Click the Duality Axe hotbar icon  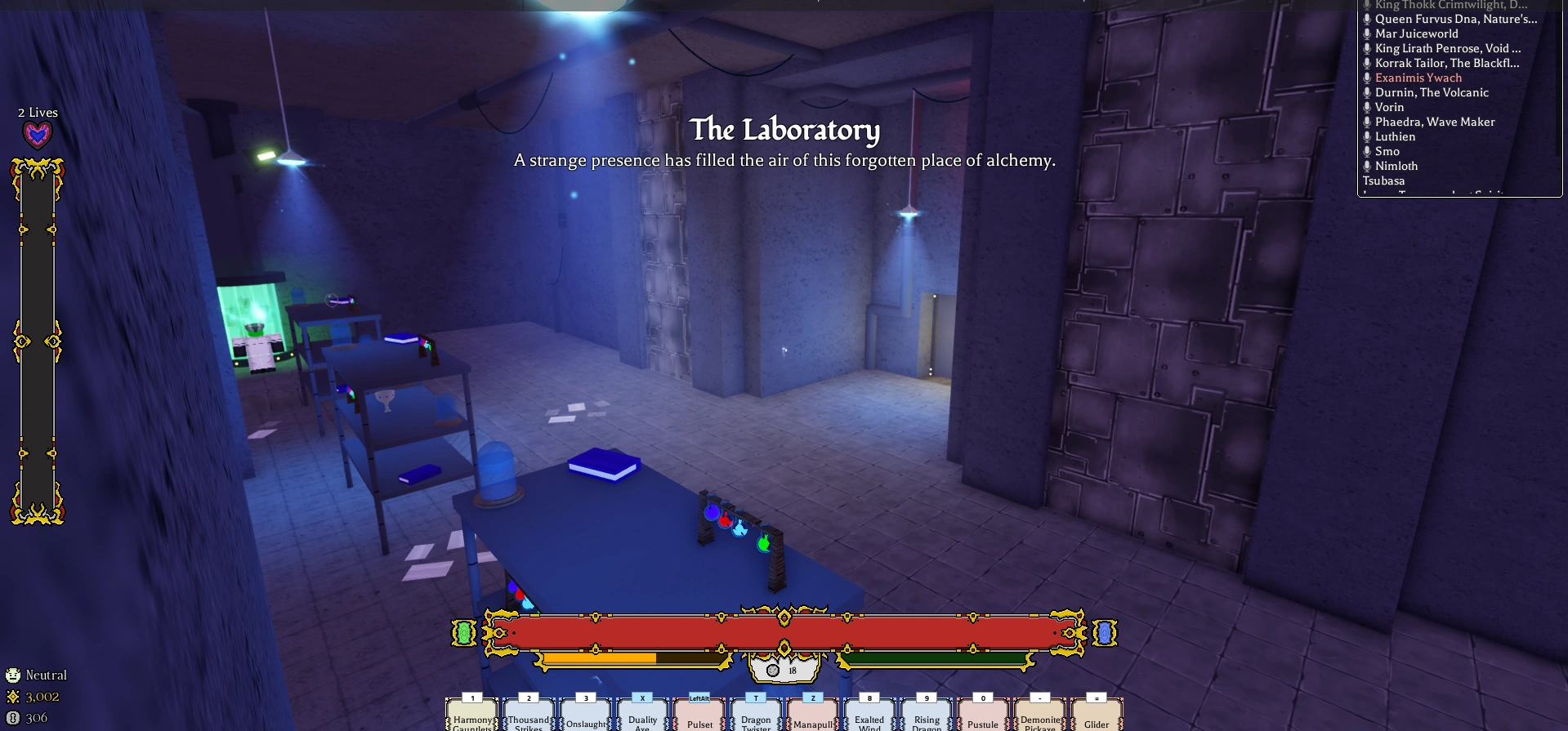(x=642, y=717)
